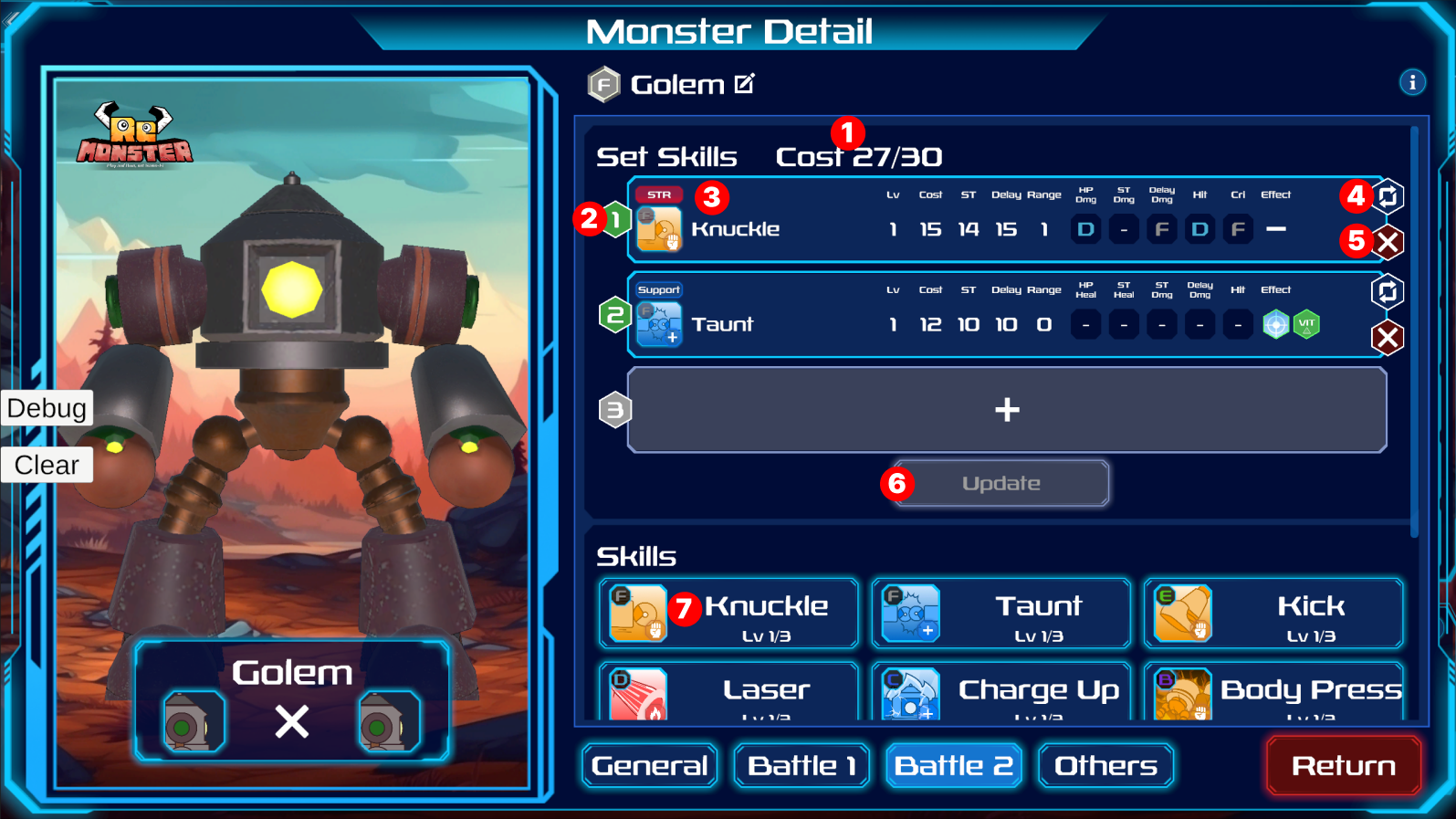Screen dimensions: 1456x819
Task: Swap the Taunt set skill
Action: point(1388,291)
